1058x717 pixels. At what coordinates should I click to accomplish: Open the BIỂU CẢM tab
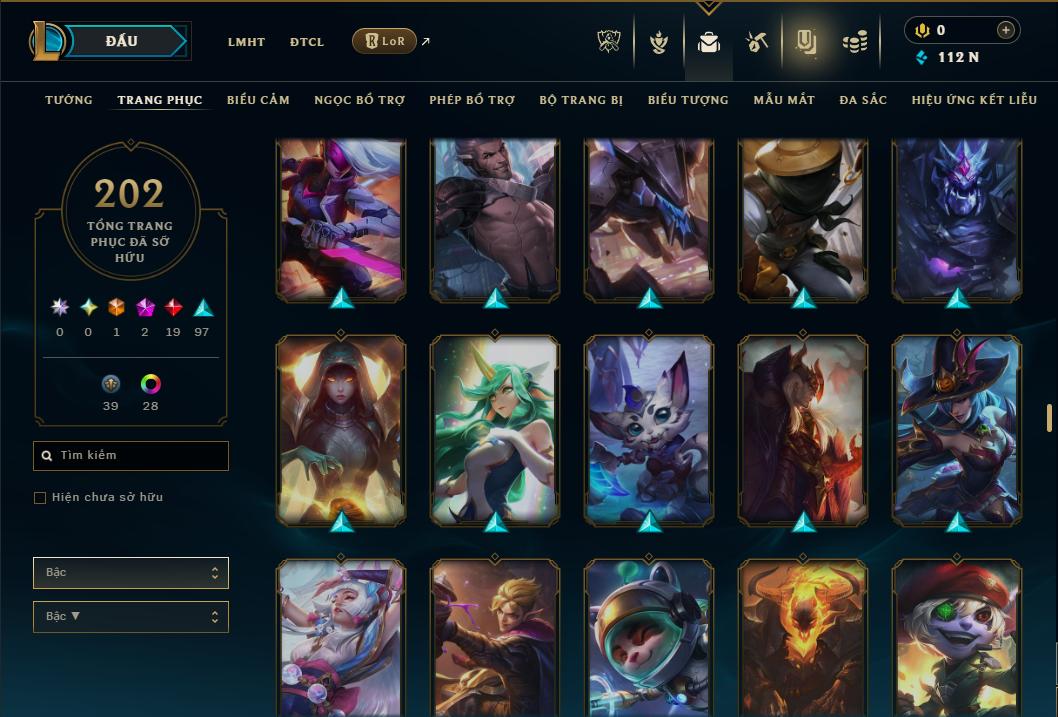258,100
